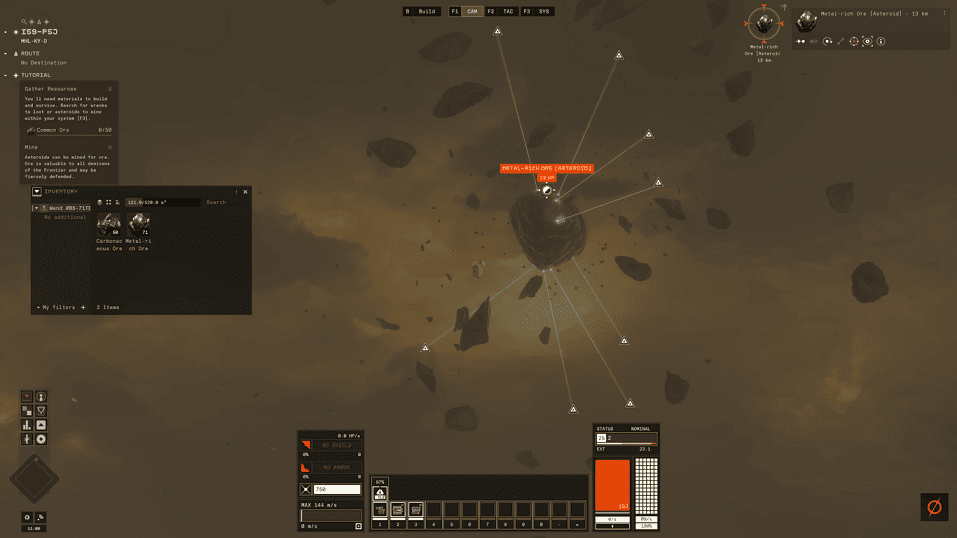Select the Metal-rich Ore stack

click(138, 226)
